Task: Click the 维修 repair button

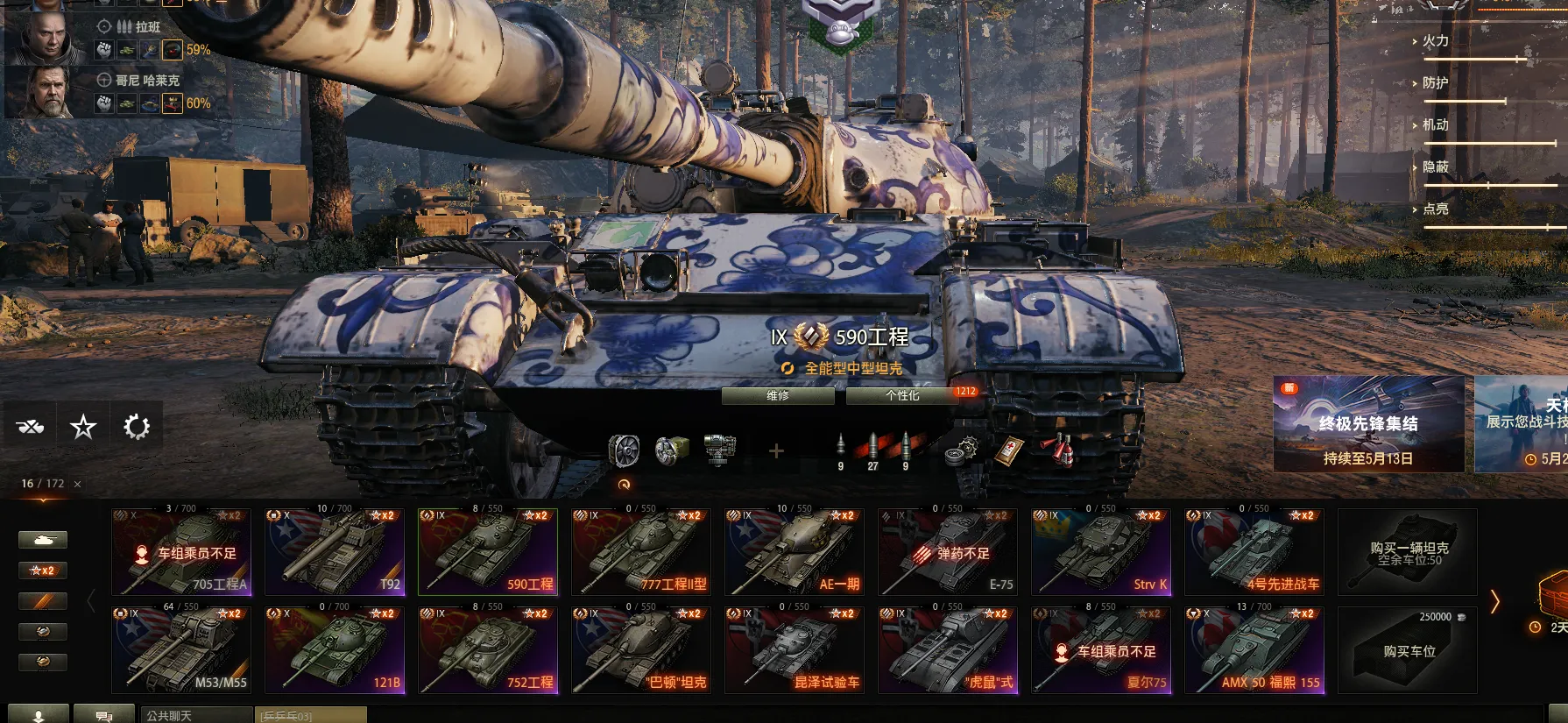Action: 777,396
